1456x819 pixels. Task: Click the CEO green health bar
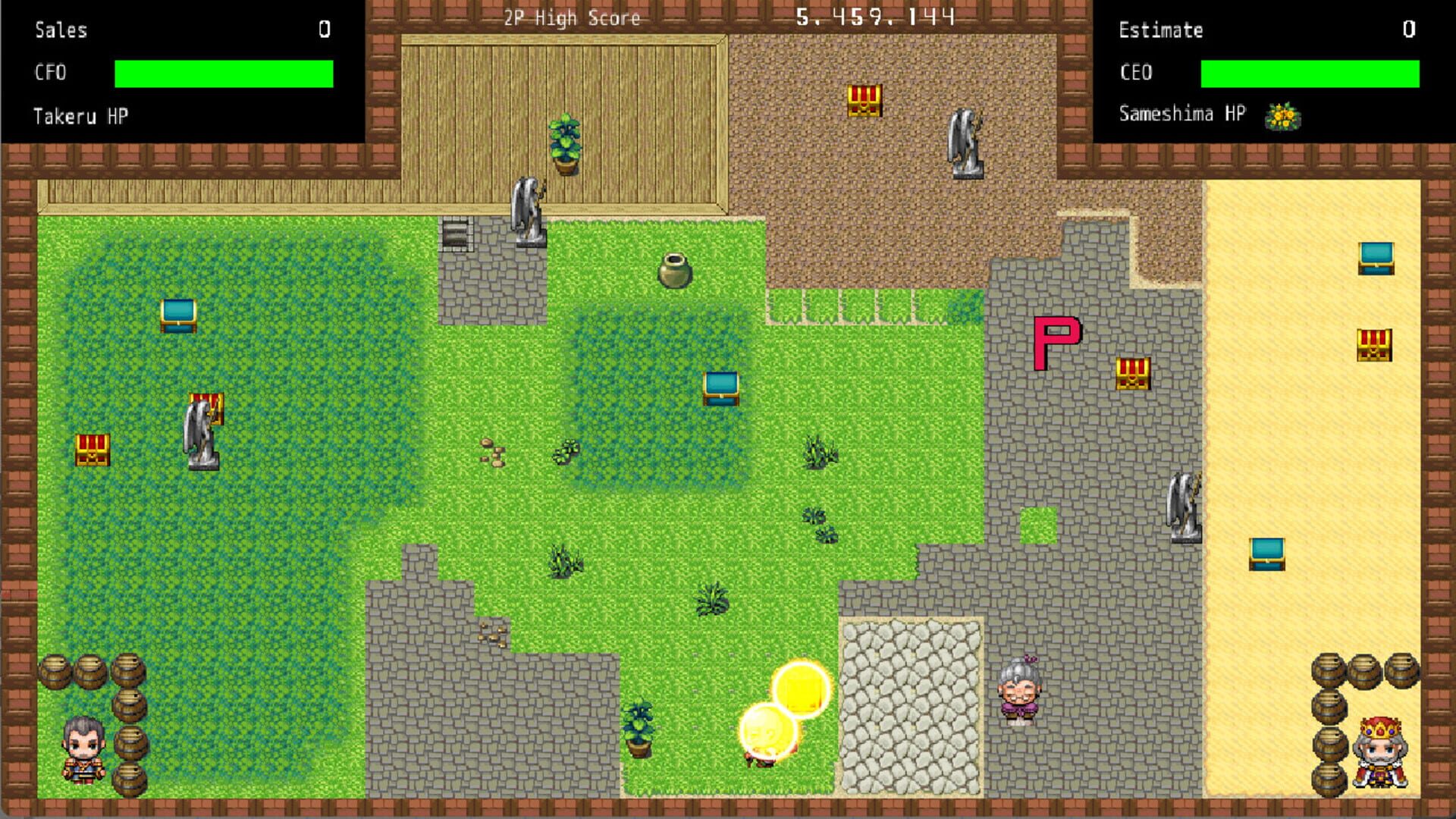(x=1311, y=73)
